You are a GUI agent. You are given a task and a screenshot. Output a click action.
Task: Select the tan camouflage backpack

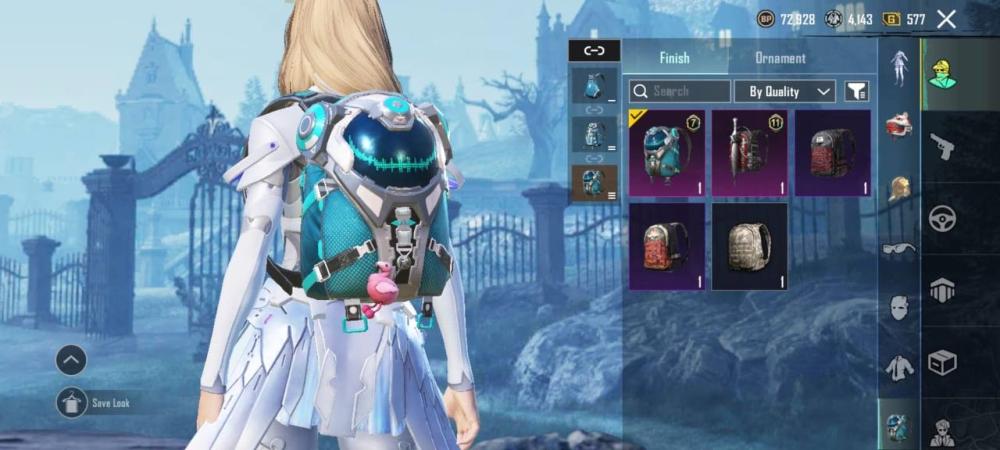tap(749, 246)
